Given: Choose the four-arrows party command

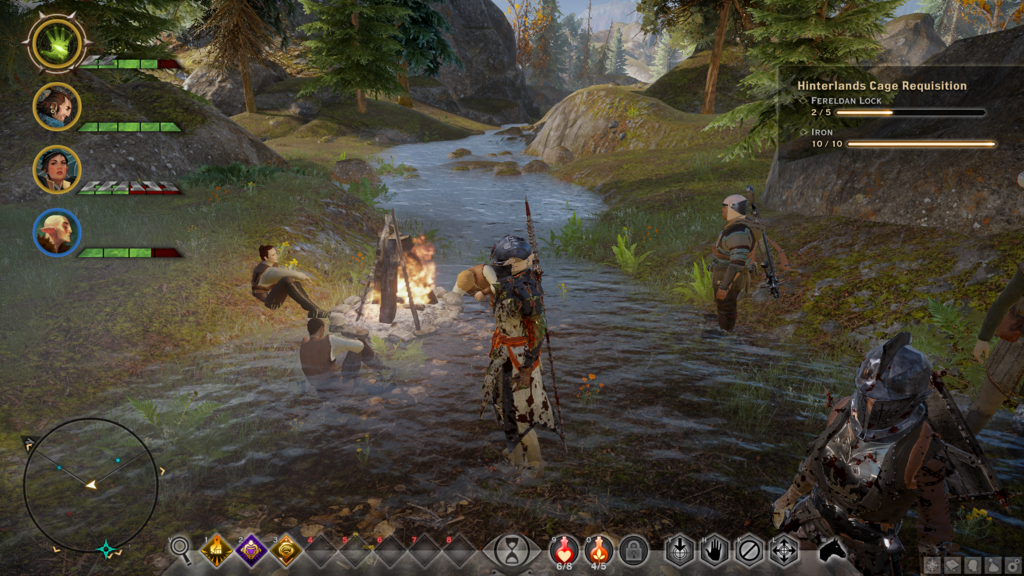Looking at the screenshot, I should 783,549.
